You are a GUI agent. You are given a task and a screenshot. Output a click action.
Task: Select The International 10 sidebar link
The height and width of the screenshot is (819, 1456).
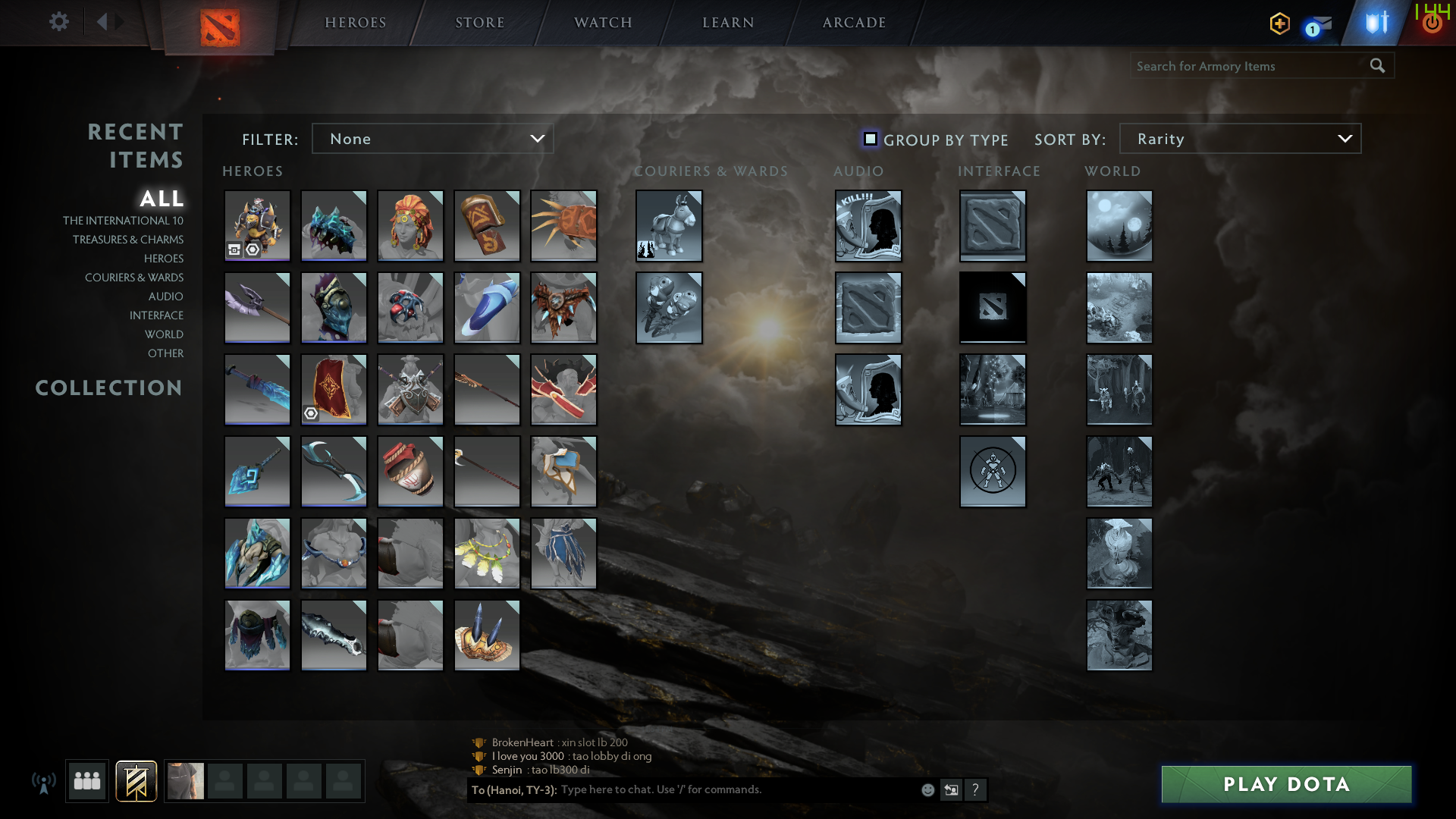coord(124,220)
